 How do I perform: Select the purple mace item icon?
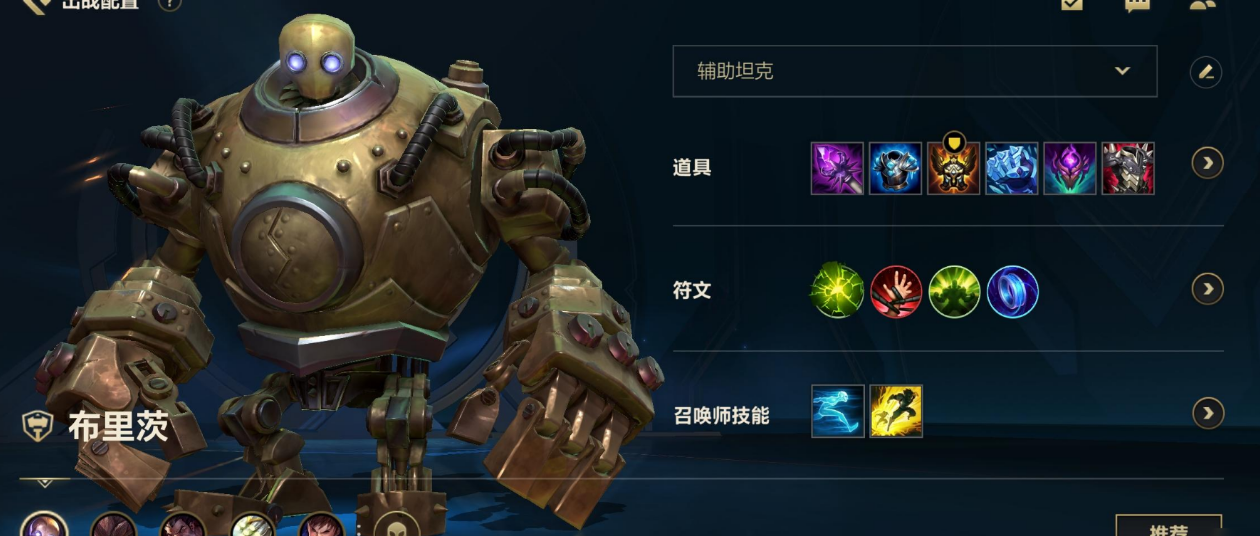[837, 168]
